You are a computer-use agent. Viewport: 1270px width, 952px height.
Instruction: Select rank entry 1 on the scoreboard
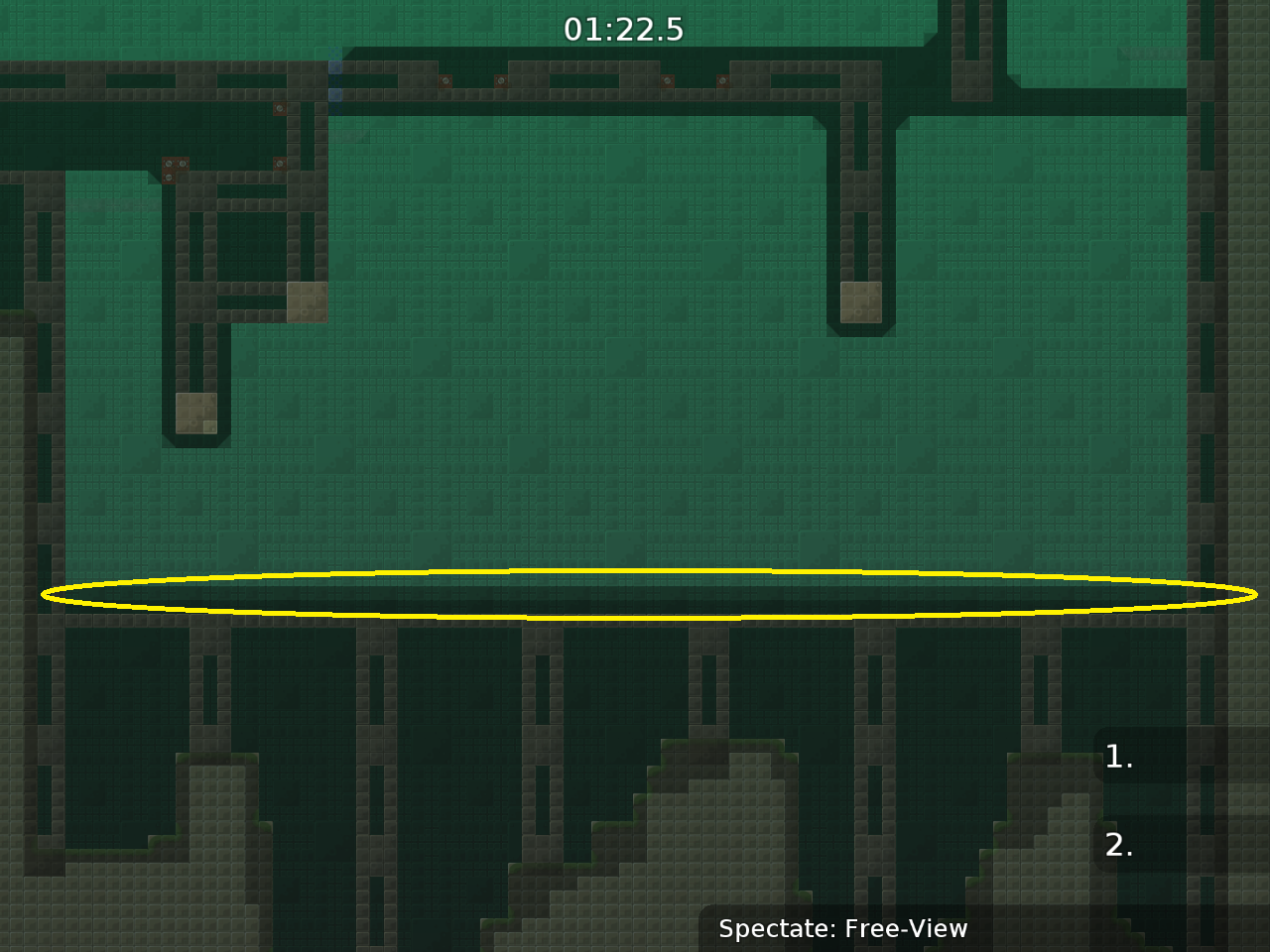pos(1119,757)
